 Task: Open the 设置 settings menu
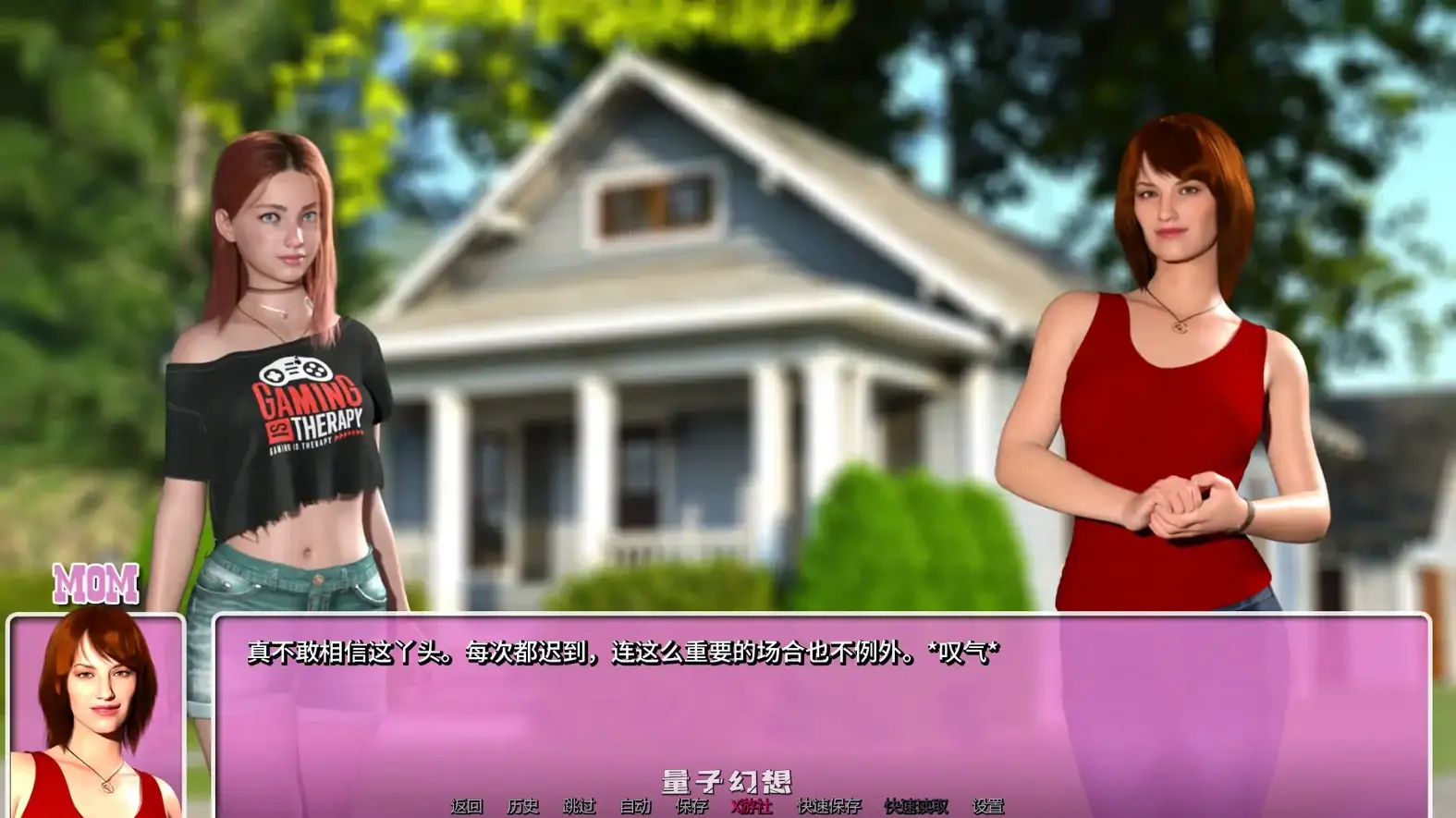[x=987, y=804]
